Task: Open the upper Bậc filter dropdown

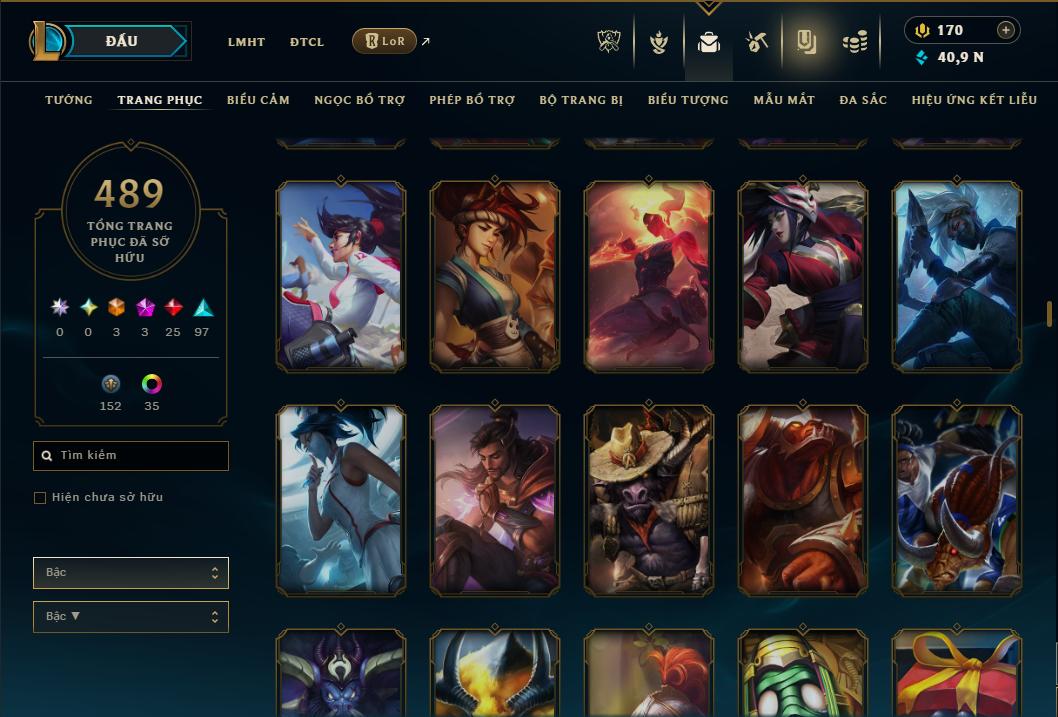Action: [131, 573]
